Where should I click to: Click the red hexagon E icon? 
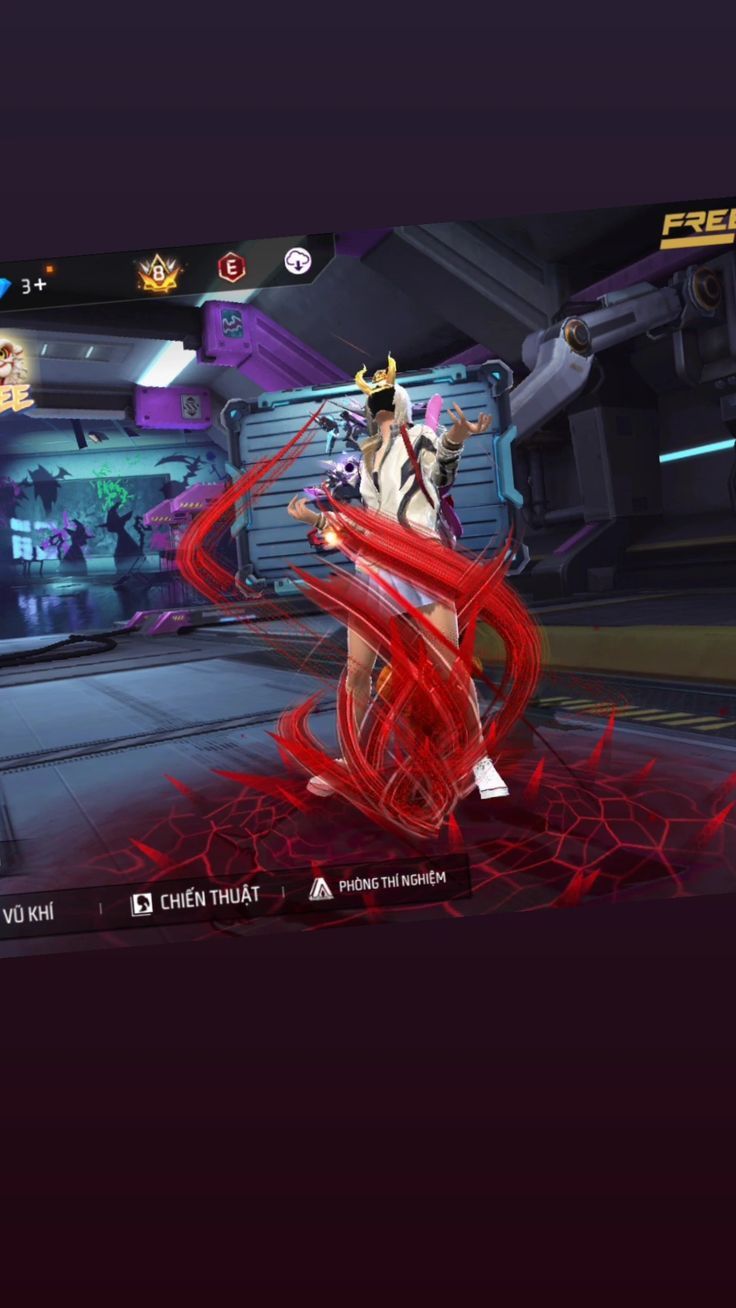tap(231, 267)
